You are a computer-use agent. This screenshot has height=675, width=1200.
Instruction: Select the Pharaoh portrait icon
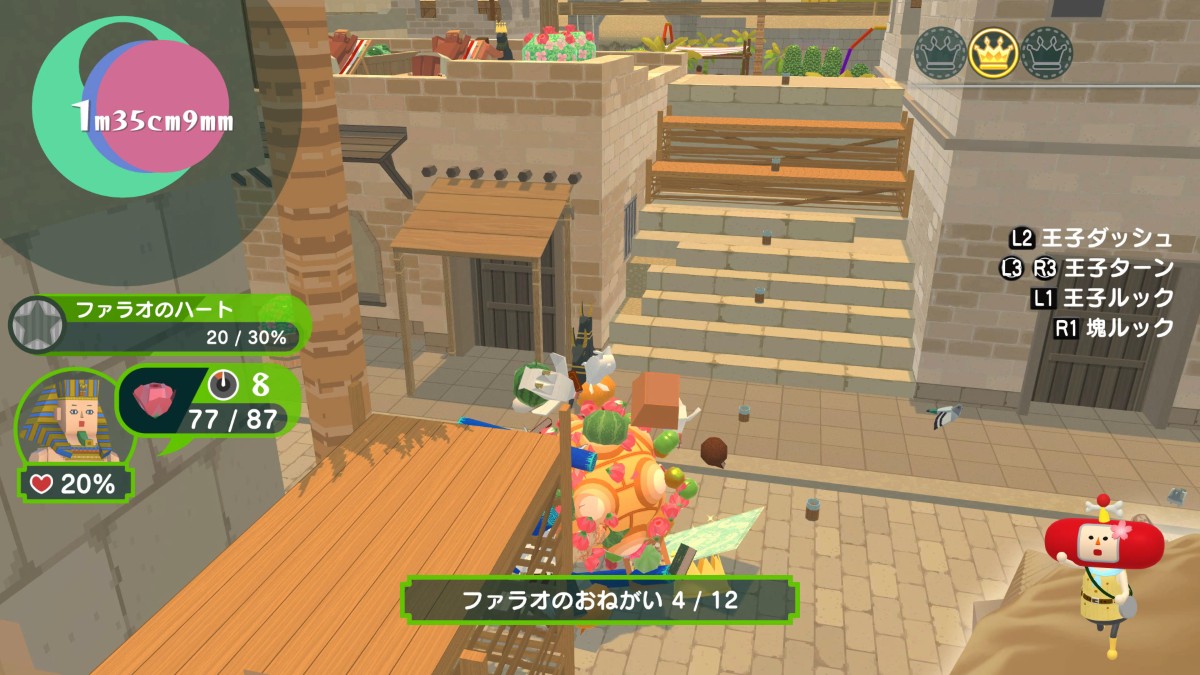click(68, 420)
